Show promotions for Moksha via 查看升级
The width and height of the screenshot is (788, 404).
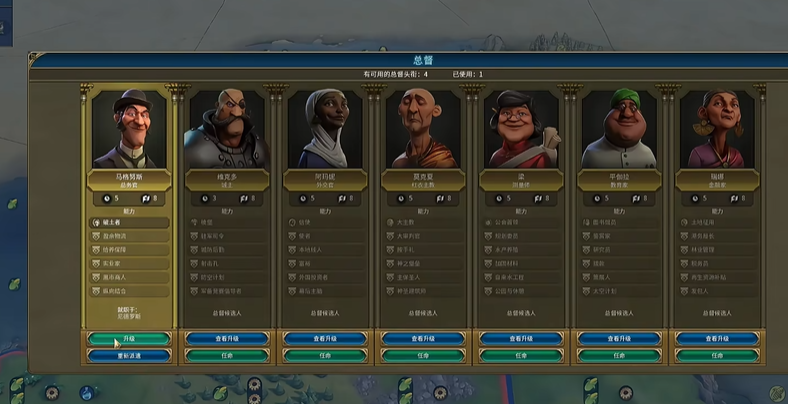point(423,339)
